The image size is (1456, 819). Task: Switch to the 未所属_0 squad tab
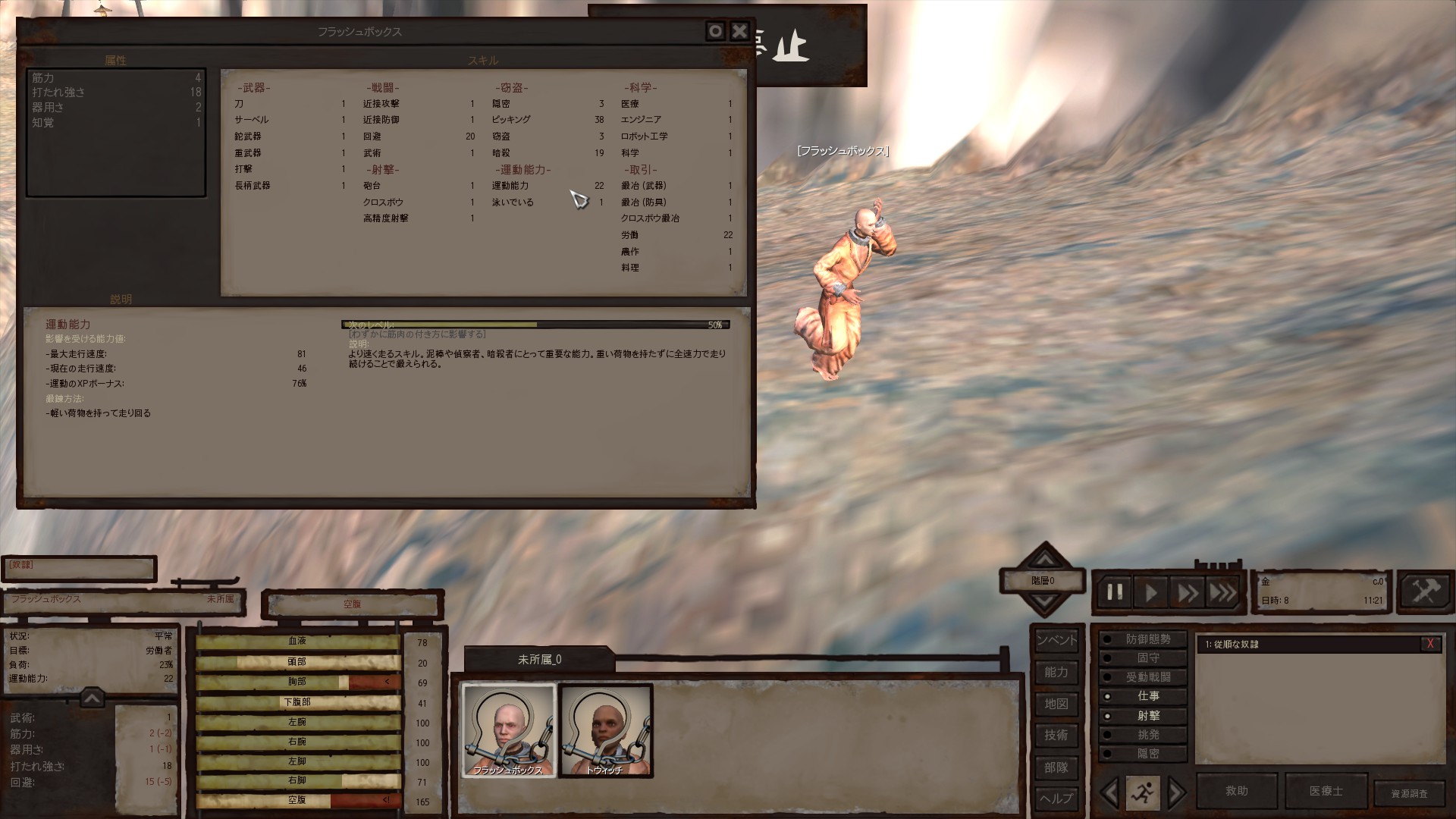[539, 660]
